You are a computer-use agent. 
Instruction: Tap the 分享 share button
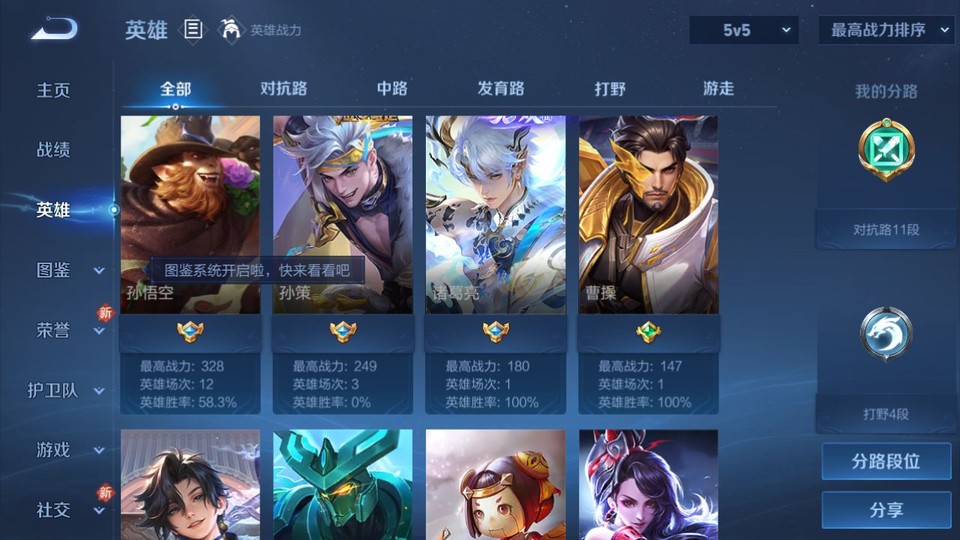pos(886,510)
